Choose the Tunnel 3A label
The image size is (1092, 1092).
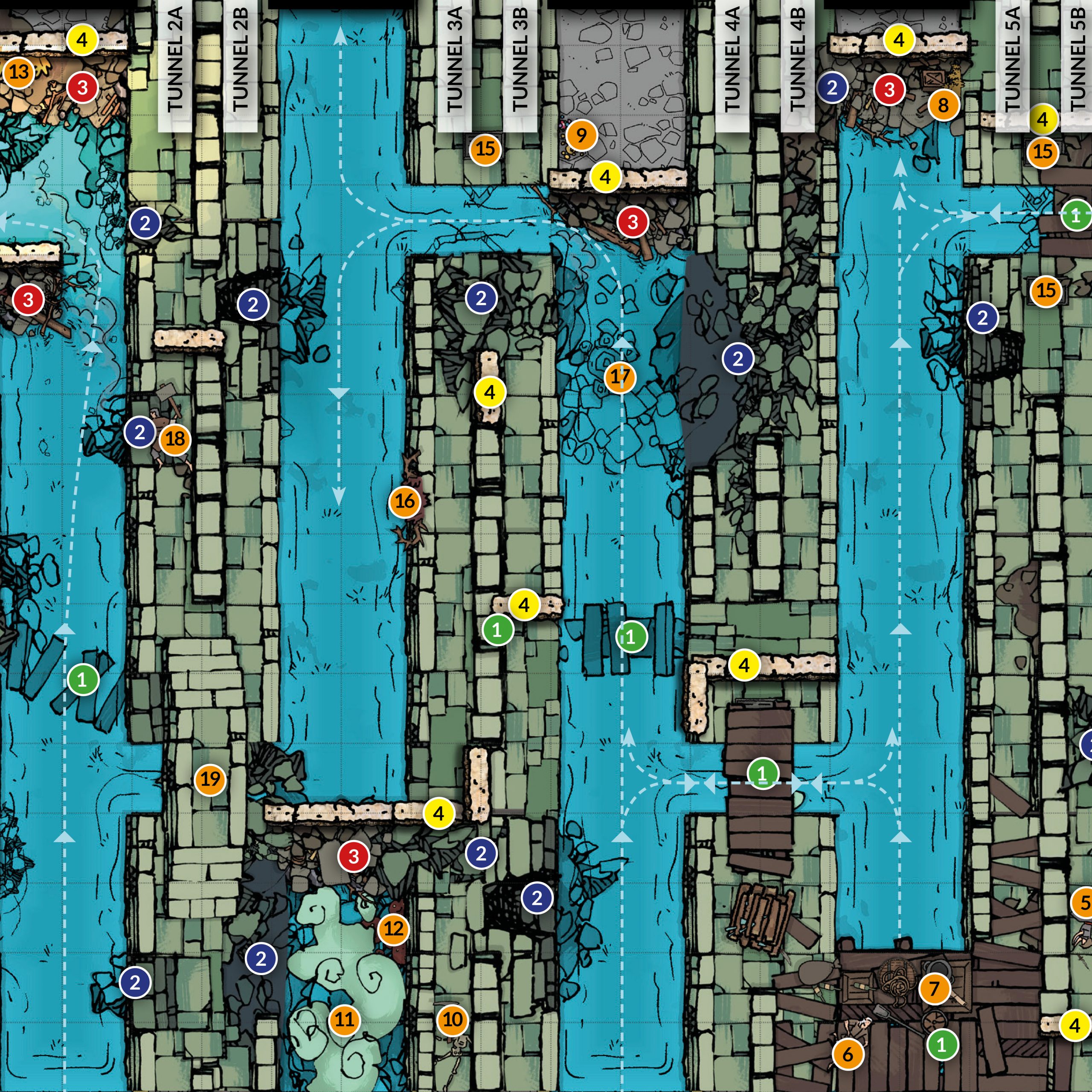[x=454, y=59]
